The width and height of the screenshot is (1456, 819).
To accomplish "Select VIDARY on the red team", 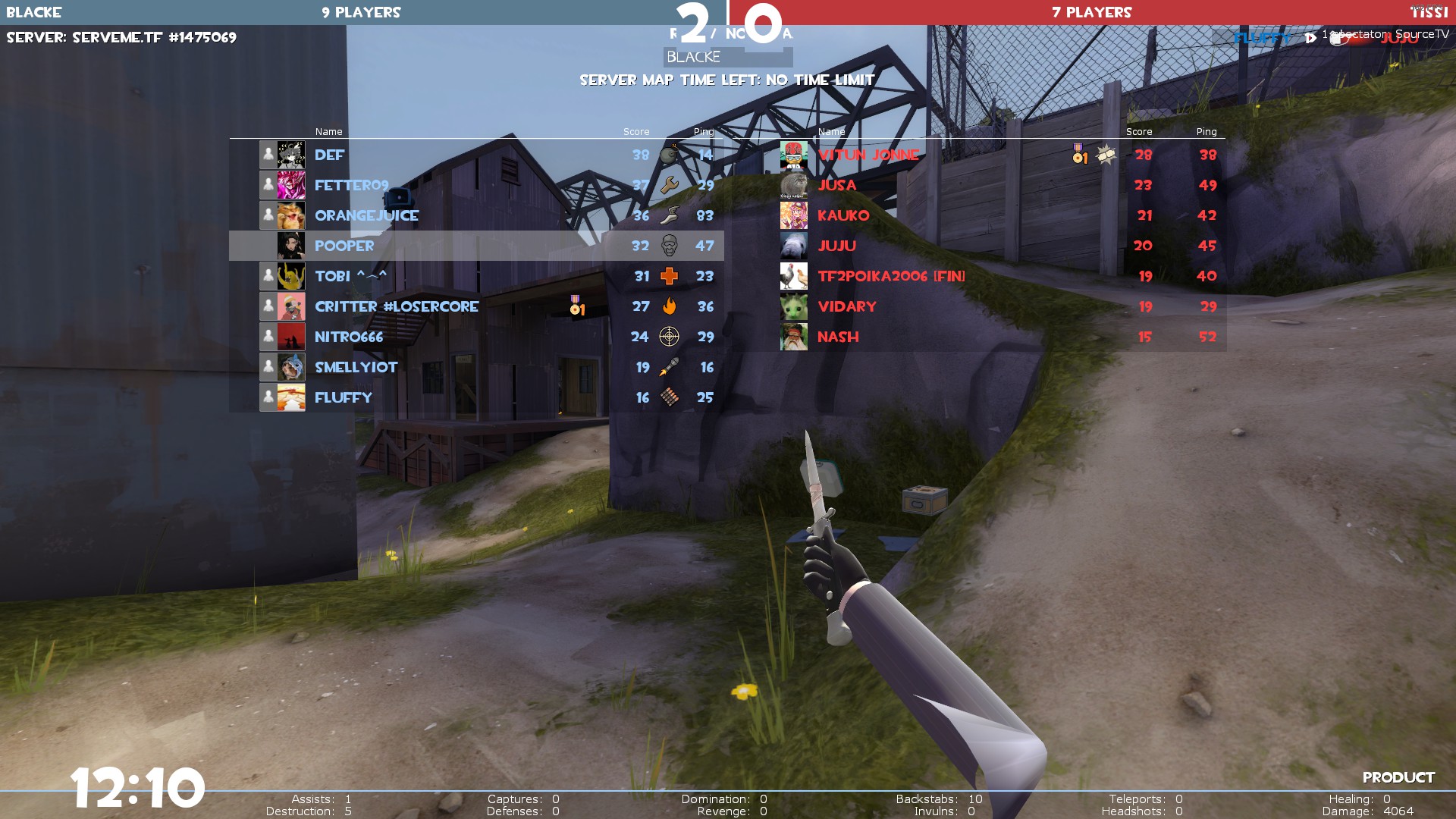I will pyautogui.click(x=846, y=306).
